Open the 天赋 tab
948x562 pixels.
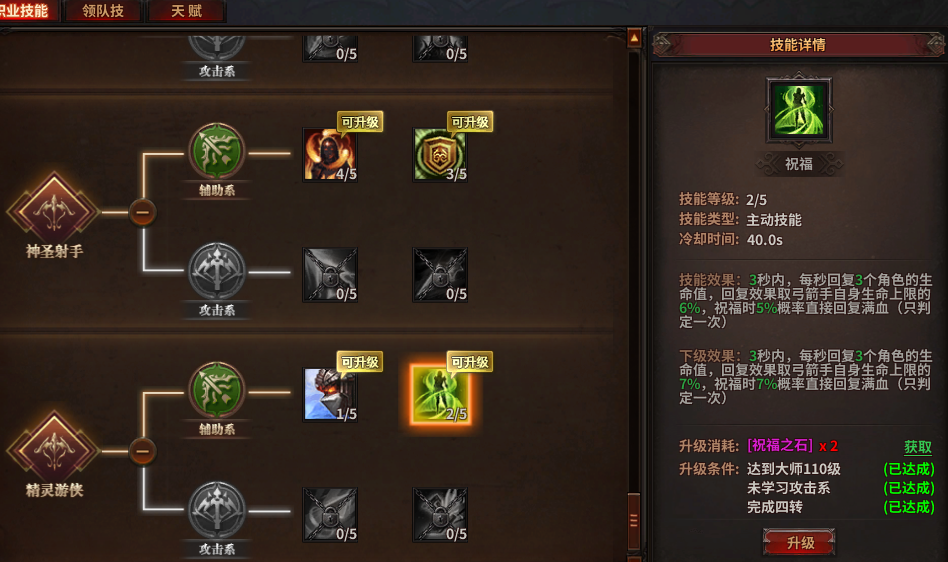(186, 11)
